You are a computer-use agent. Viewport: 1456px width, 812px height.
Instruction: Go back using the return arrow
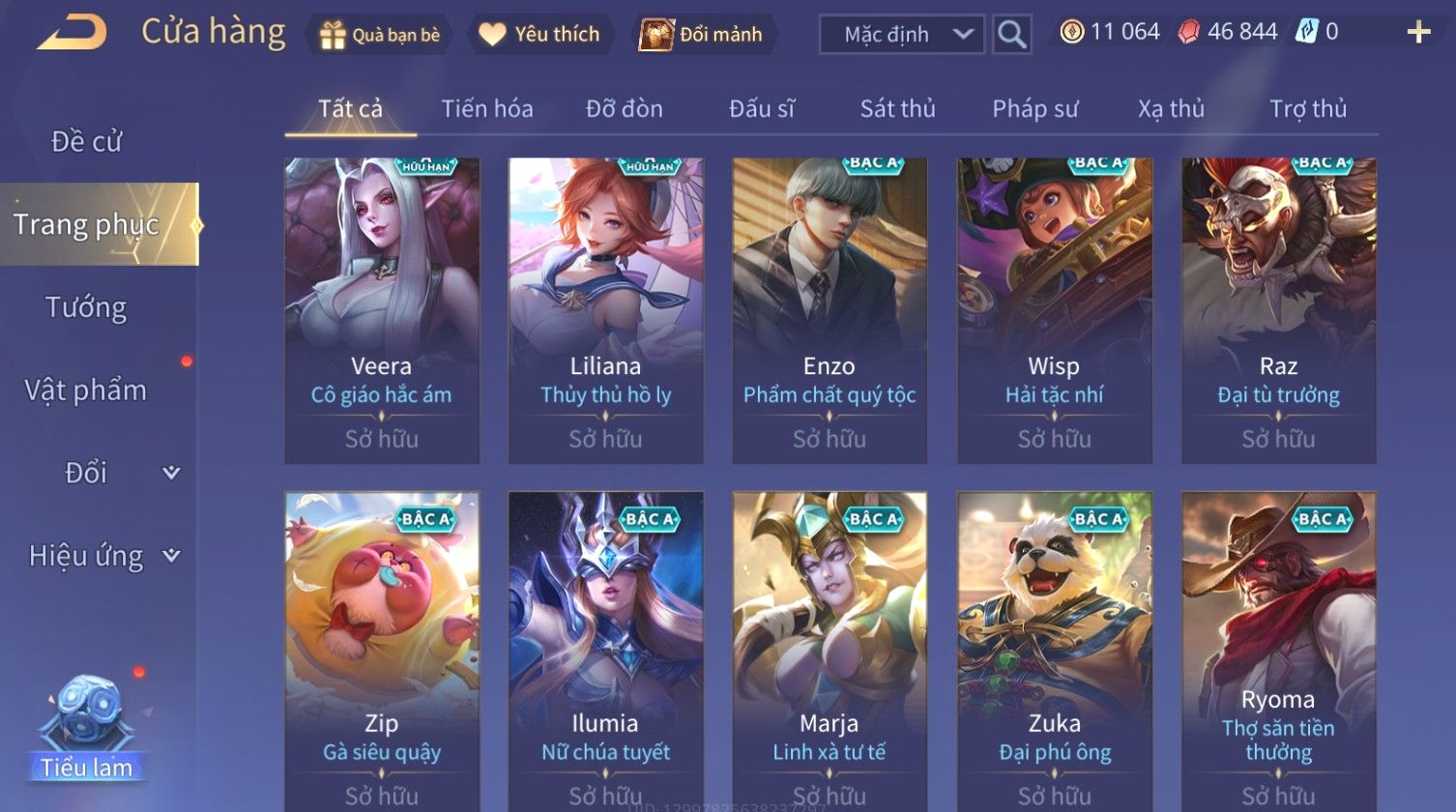72,34
